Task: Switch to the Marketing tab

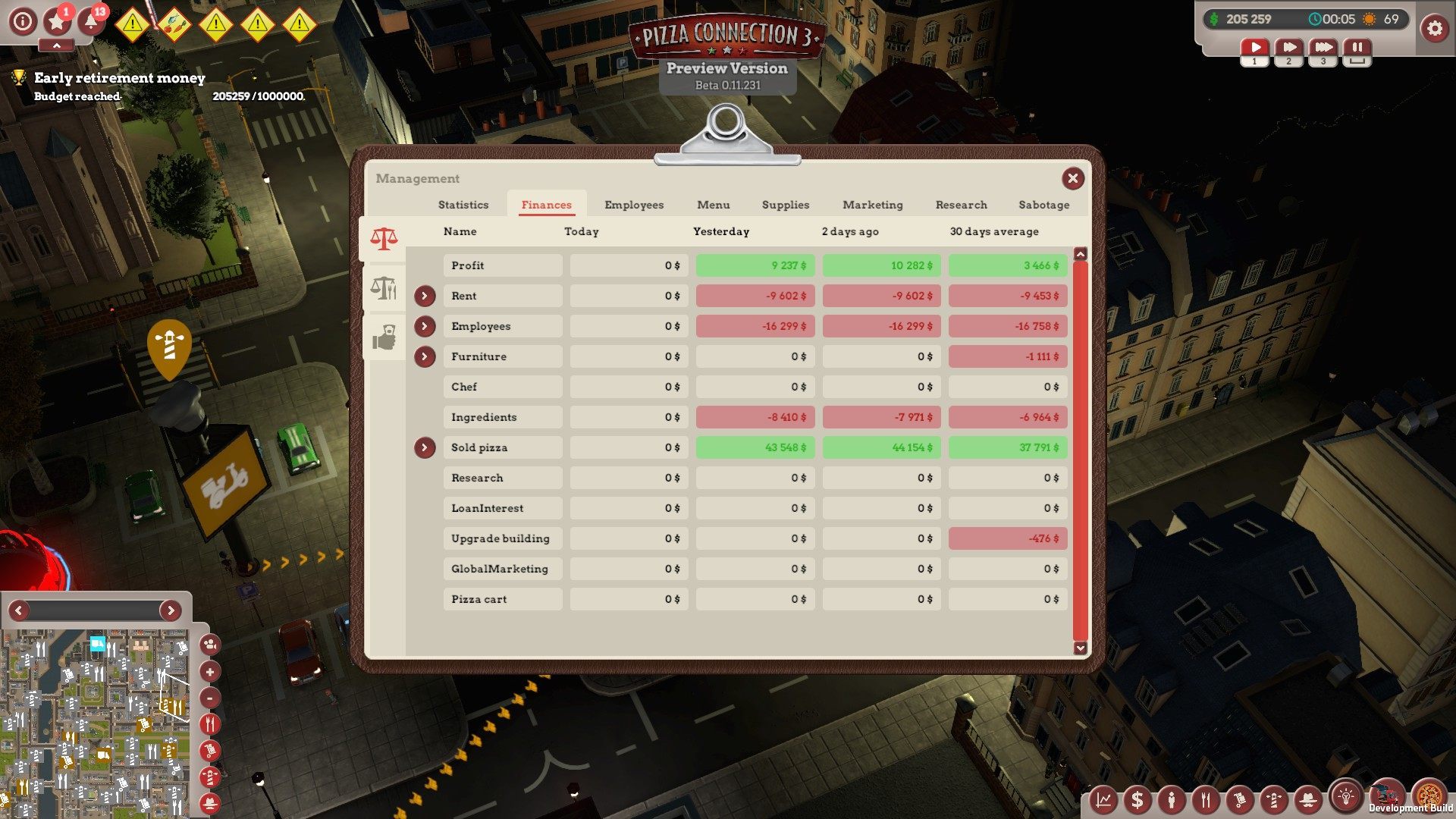Action: pyautogui.click(x=872, y=205)
